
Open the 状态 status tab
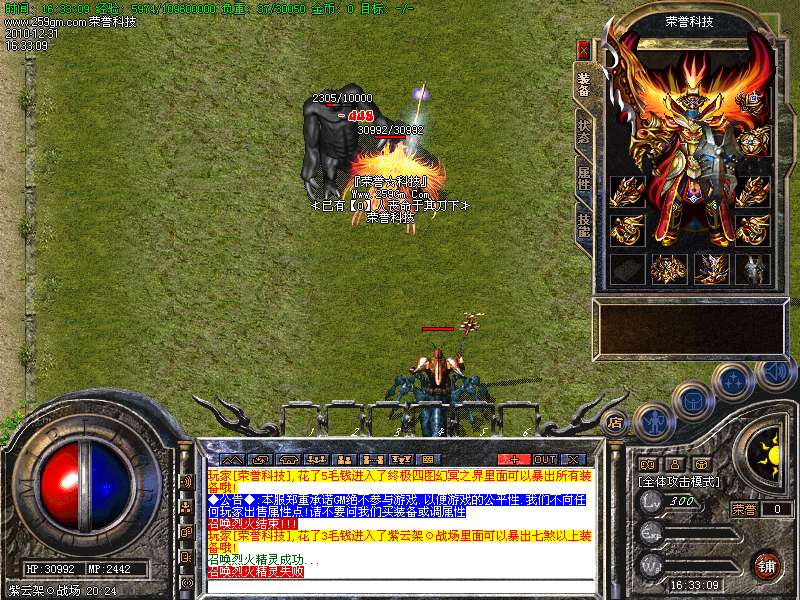pos(583,133)
